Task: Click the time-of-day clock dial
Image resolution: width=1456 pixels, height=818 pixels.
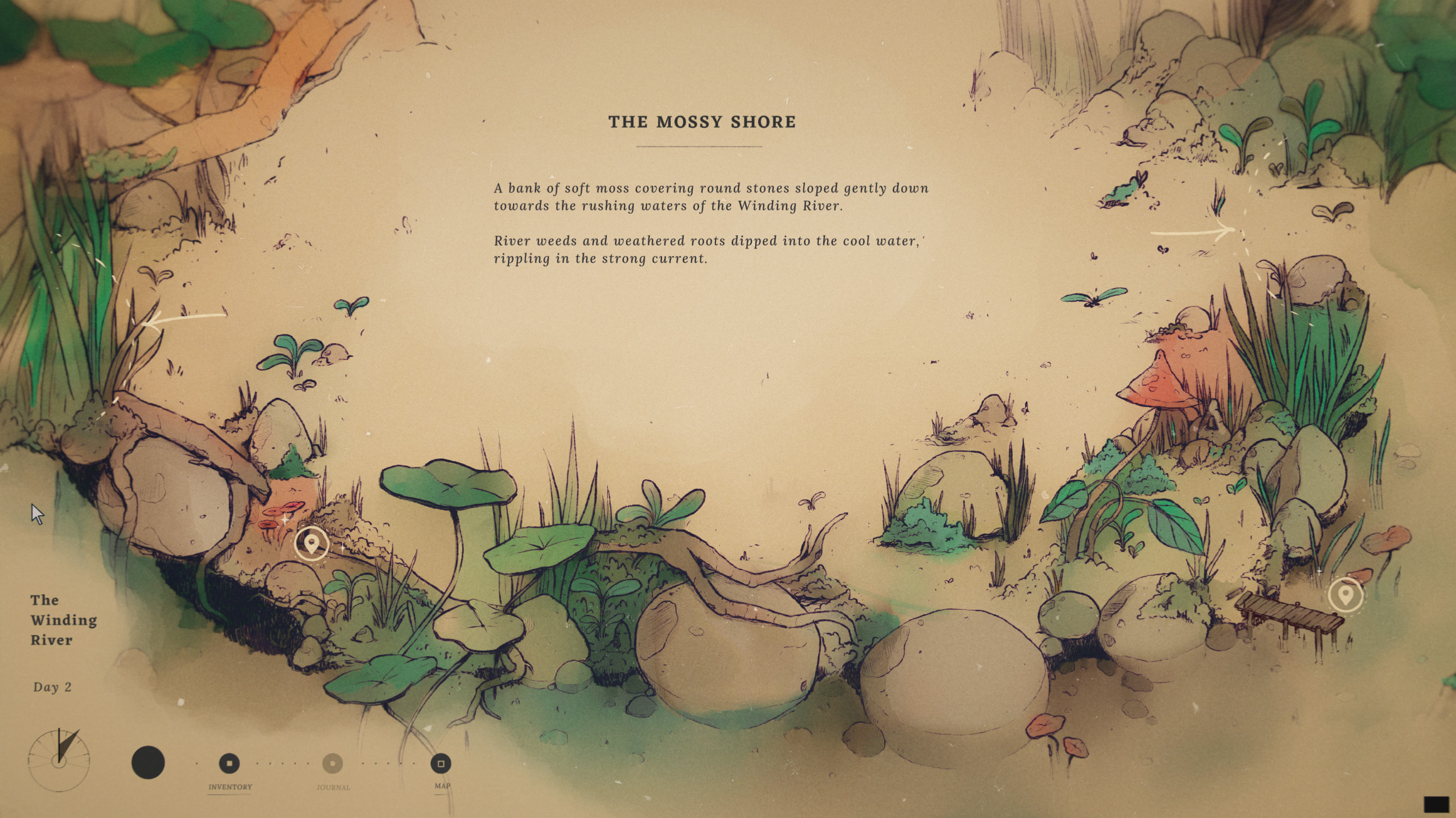Action: tap(59, 760)
